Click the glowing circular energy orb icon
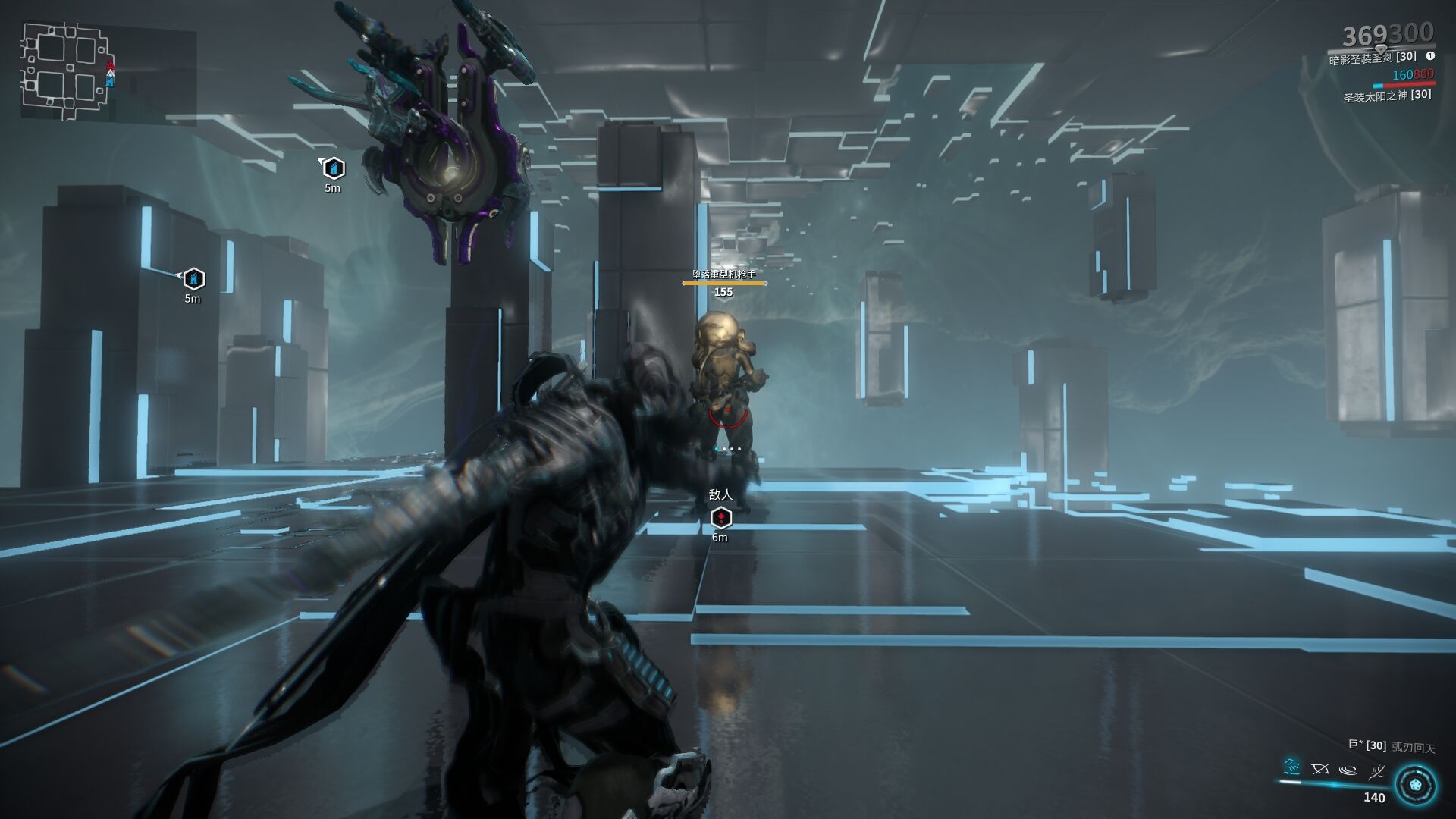This screenshot has width=1456, height=819. coord(1415,785)
